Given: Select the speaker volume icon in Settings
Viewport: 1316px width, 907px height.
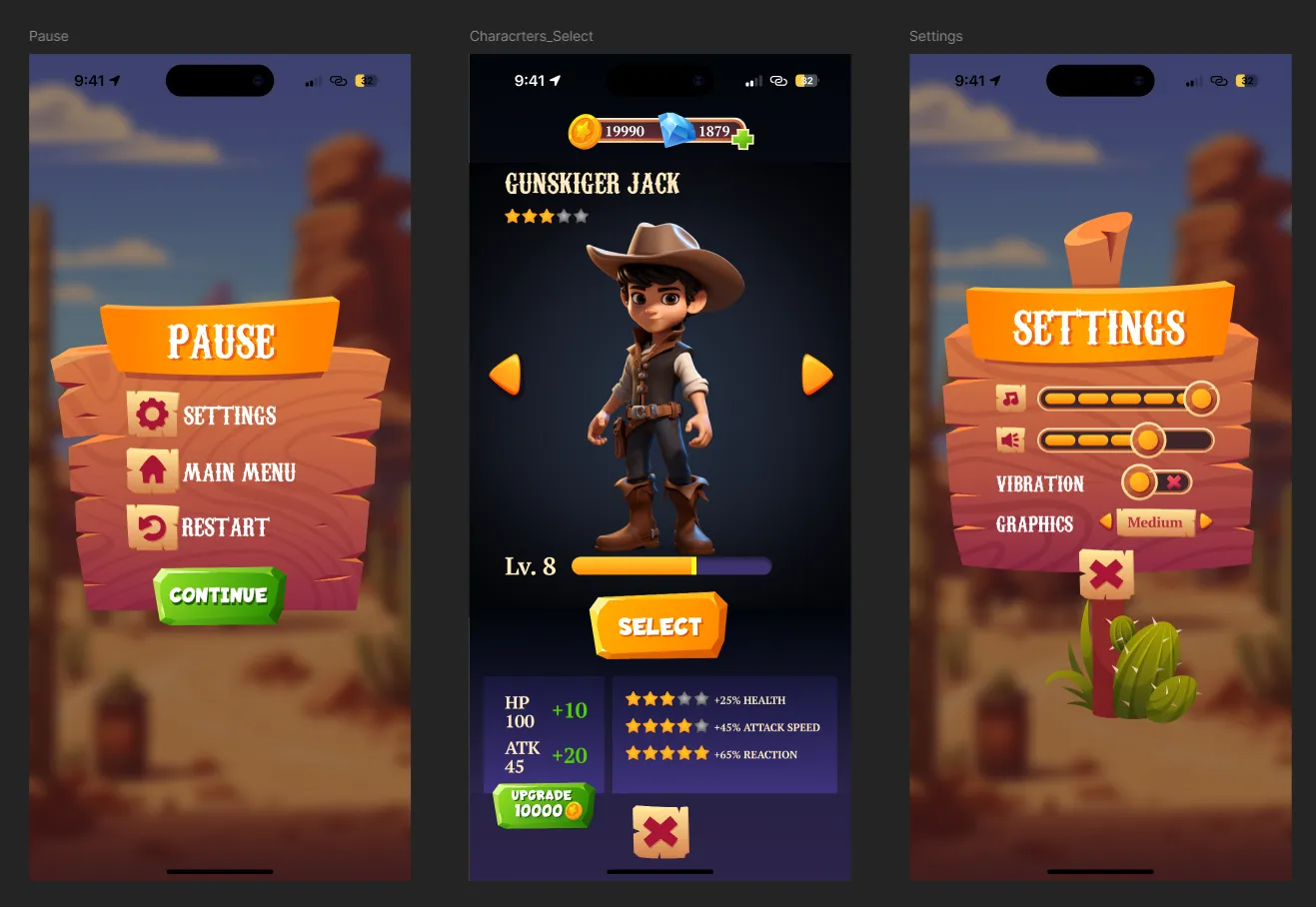Looking at the screenshot, I should pos(1010,441).
